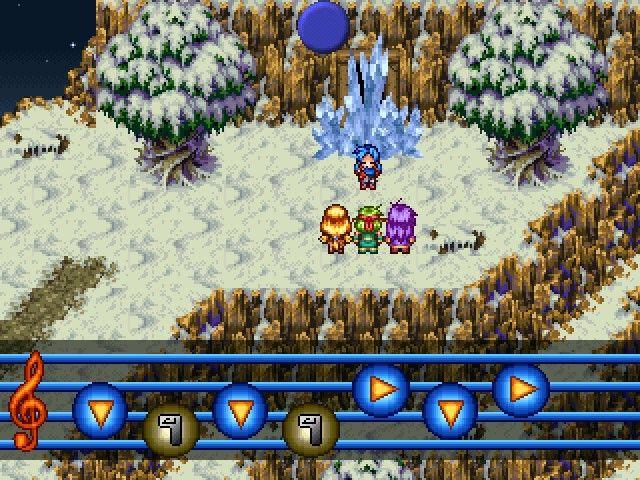Screen dimensions: 640x480
Task: Select the down-arrow note between the gray notes
Action: pos(240,409)
